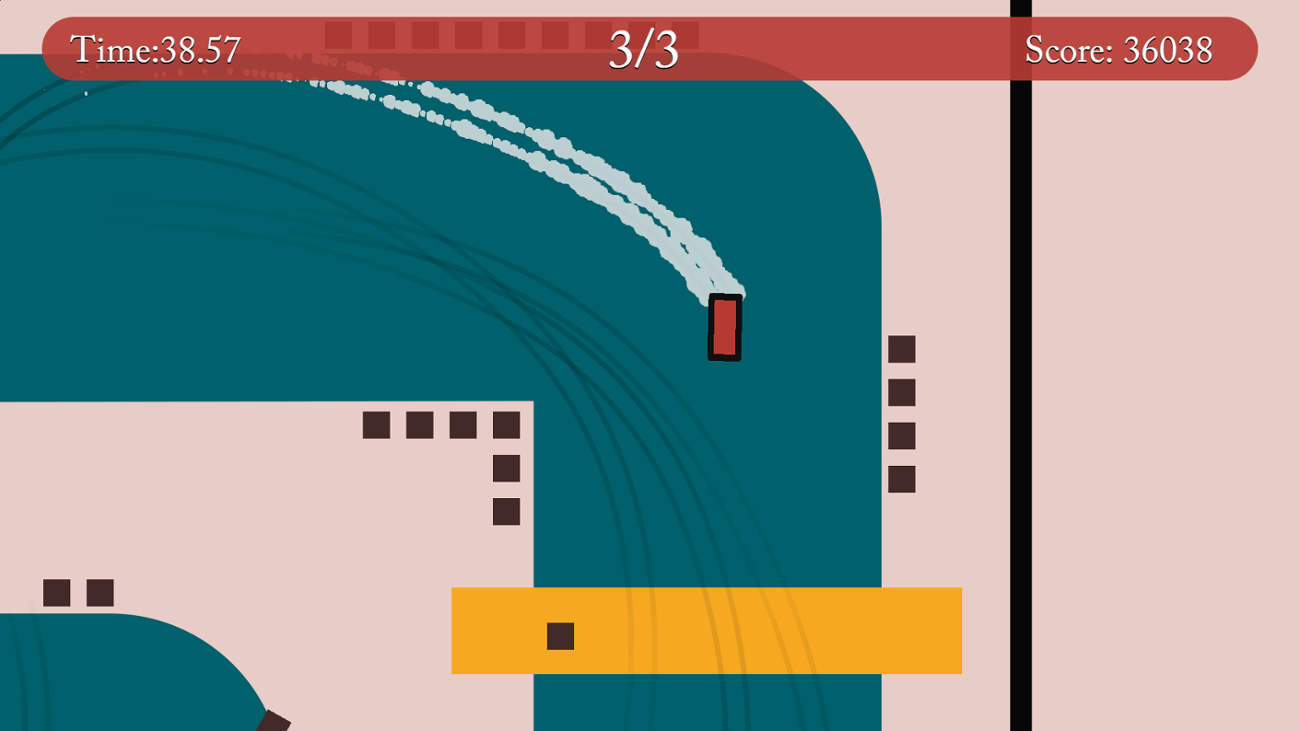Expand the orange checkpoint rectangle
This screenshot has height=731, width=1300.
click(x=707, y=630)
